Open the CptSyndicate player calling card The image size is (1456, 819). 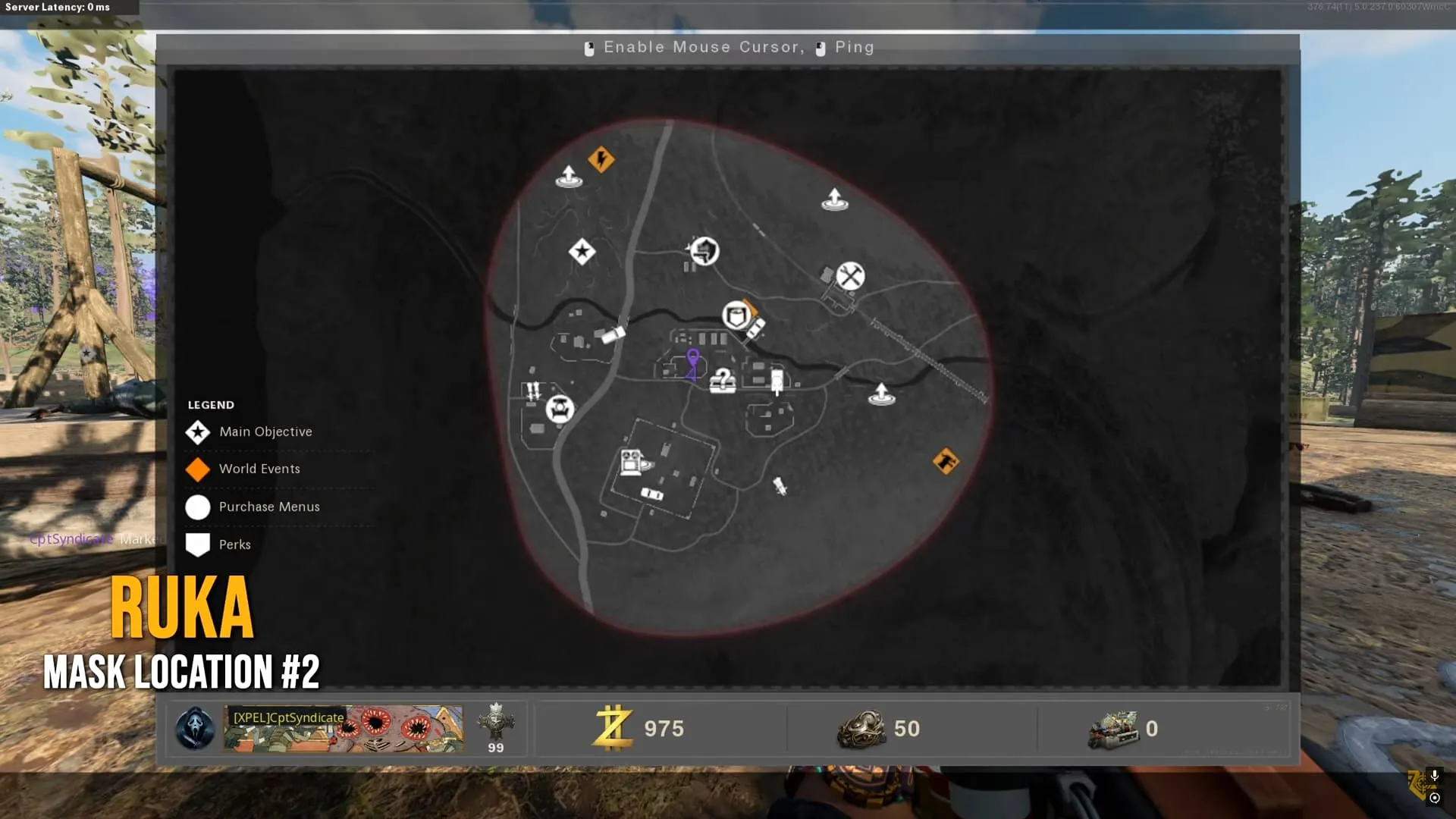pyautogui.click(x=343, y=729)
